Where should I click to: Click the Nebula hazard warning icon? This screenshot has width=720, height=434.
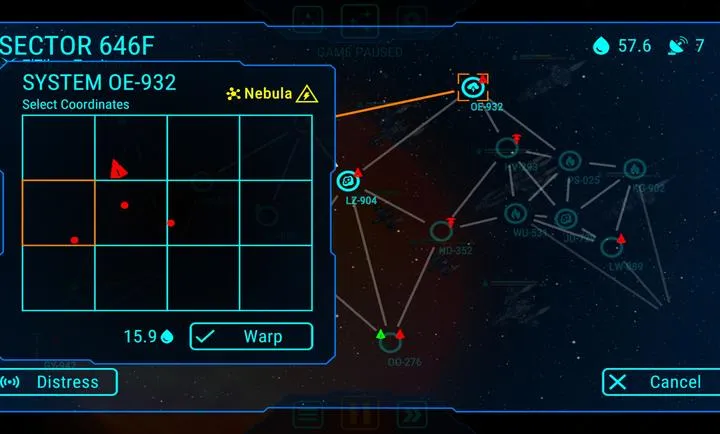(x=308, y=94)
